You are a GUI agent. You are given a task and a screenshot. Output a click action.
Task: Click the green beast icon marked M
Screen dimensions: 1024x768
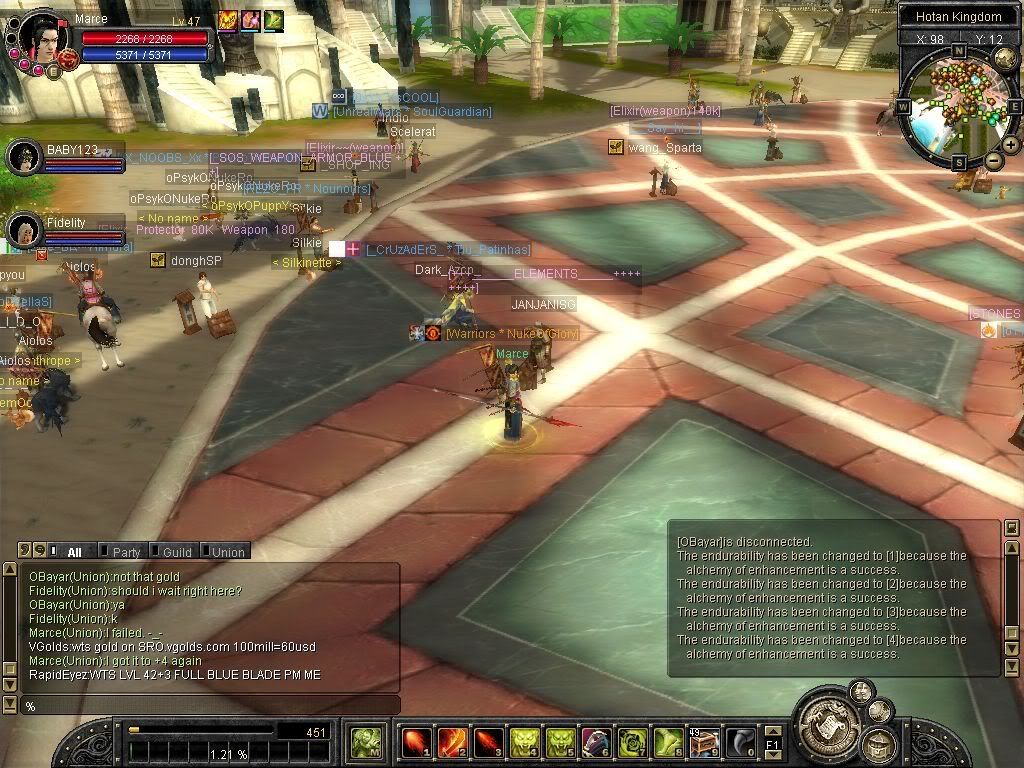[365, 742]
